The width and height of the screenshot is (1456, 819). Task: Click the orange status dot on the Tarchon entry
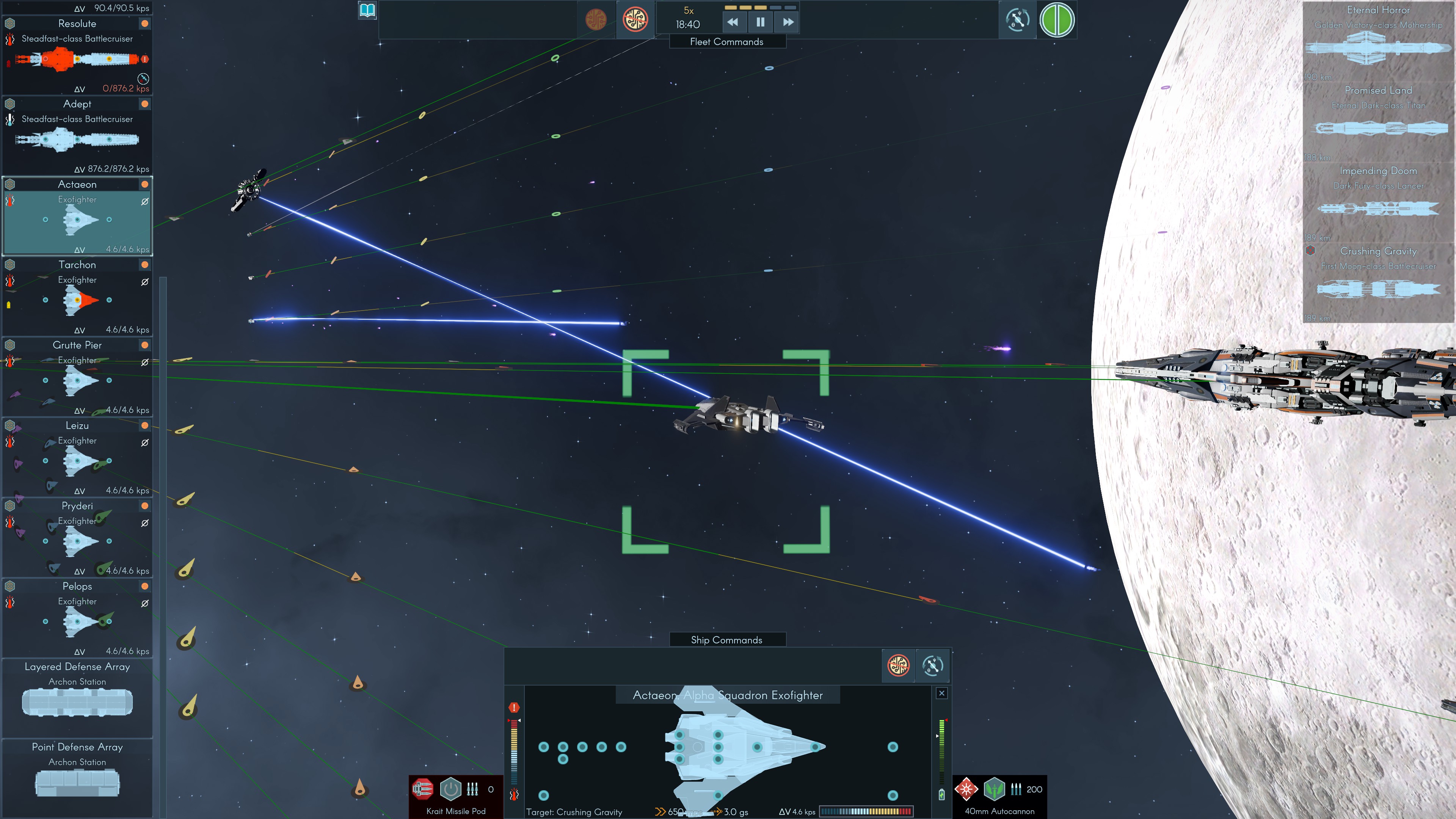[145, 265]
